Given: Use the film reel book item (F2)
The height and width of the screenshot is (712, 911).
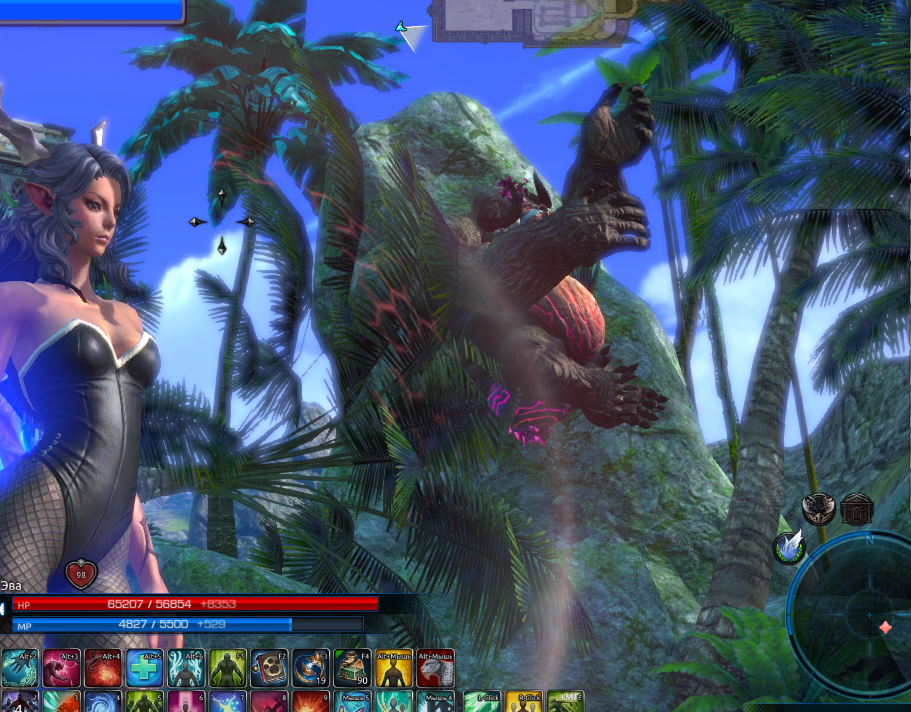Looking at the screenshot, I should tap(268, 666).
